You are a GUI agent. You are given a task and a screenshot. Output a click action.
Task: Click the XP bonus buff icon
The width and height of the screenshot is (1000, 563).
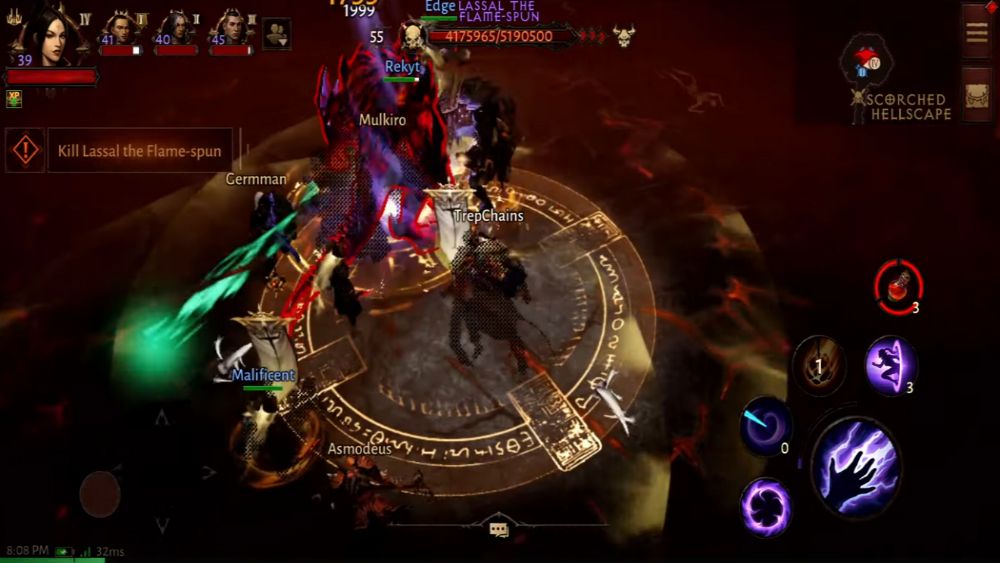14,98
